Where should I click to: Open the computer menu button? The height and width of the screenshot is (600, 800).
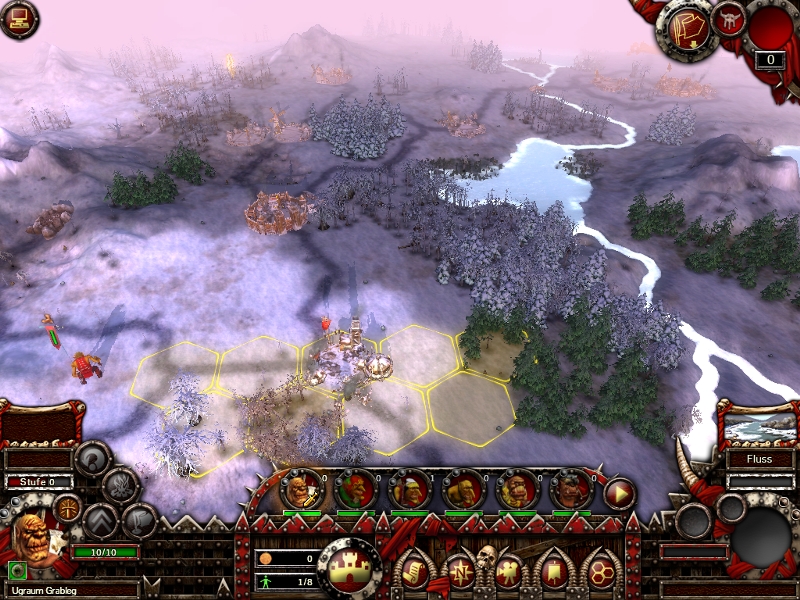pyautogui.click(x=18, y=19)
